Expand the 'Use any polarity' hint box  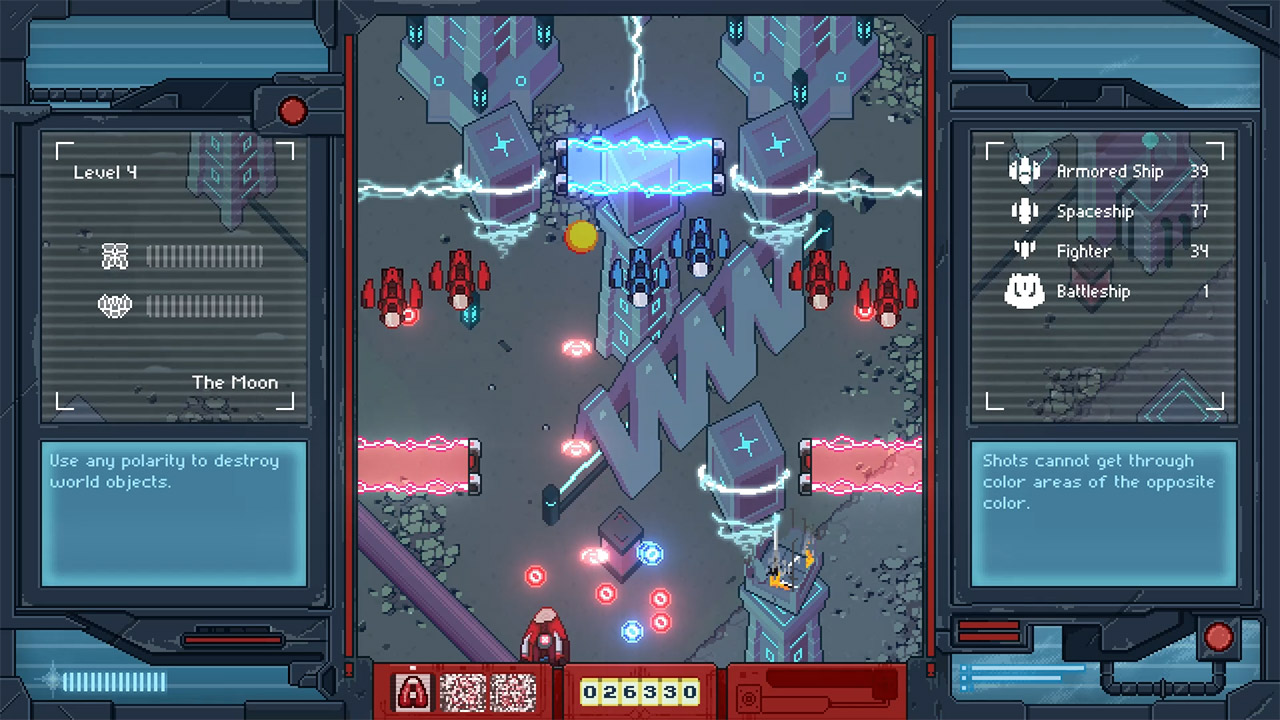pos(174,512)
